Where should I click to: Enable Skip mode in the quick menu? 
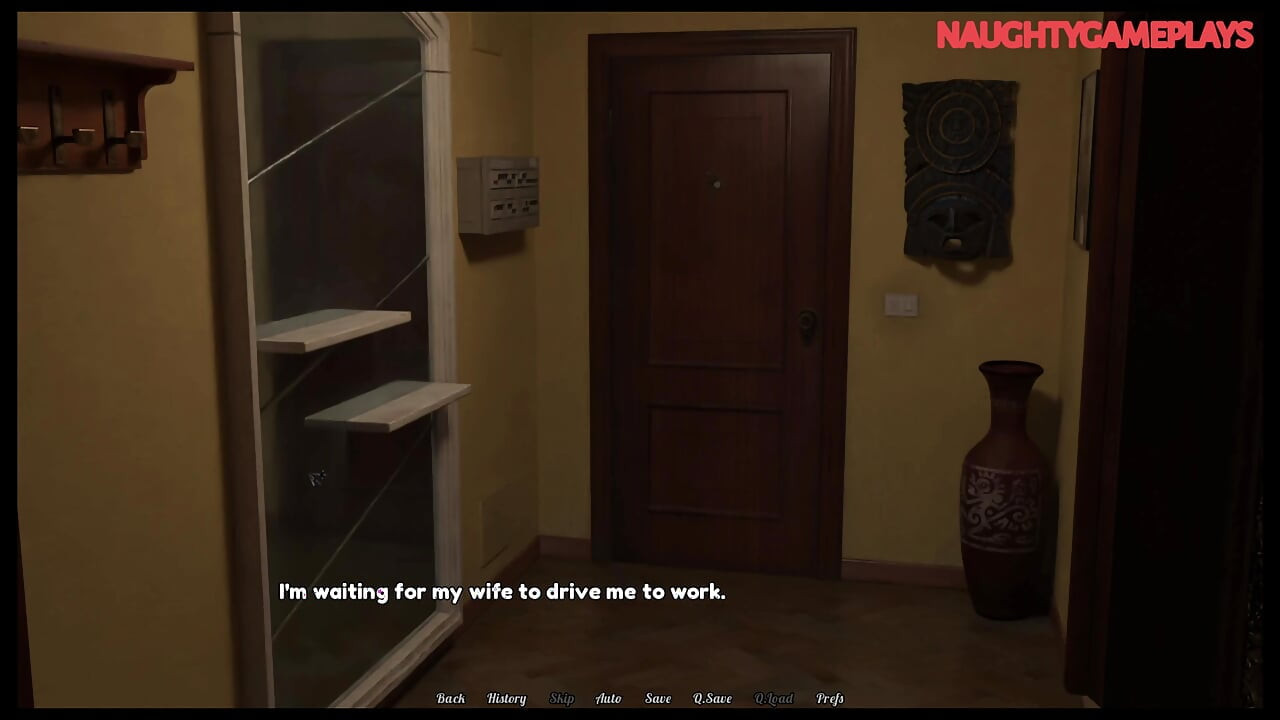point(562,698)
